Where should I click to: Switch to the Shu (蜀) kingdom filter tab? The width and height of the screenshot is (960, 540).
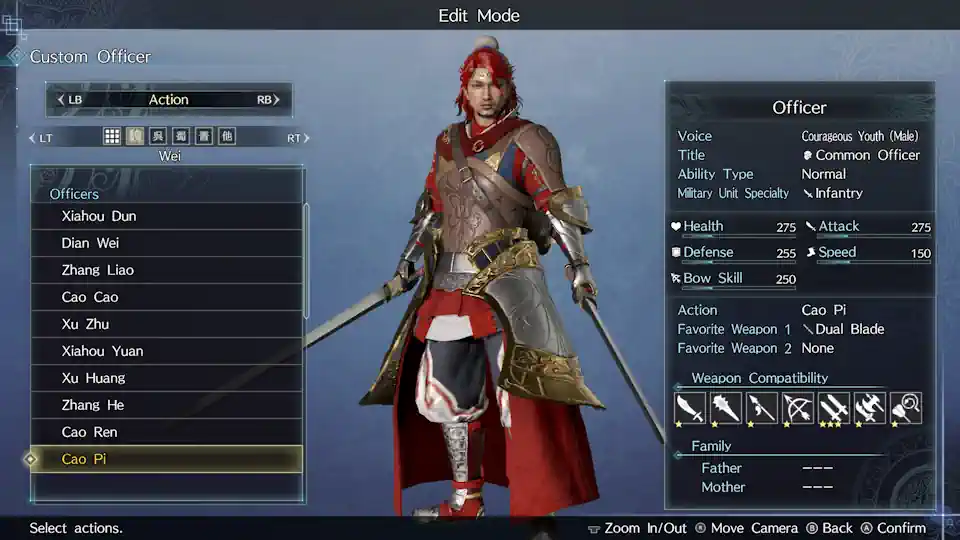pyautogui.click(x=181, y=137)
